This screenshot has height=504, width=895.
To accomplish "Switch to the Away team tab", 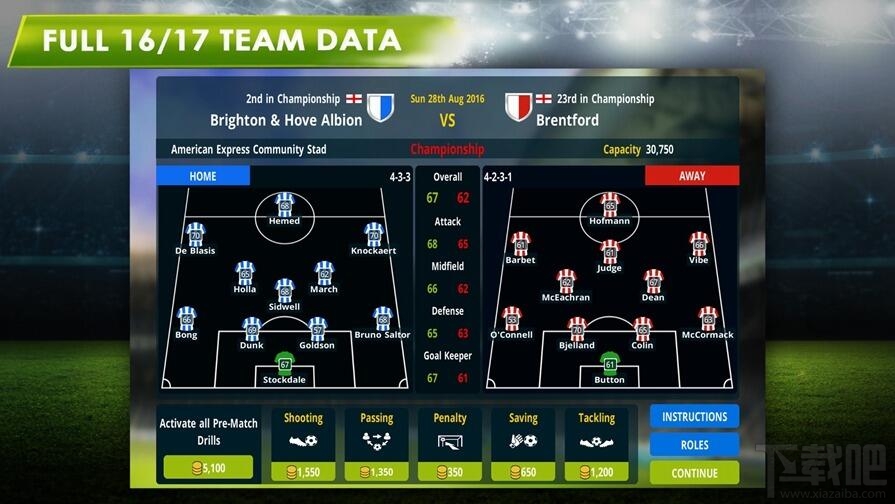I will click(x=692, y=176).
